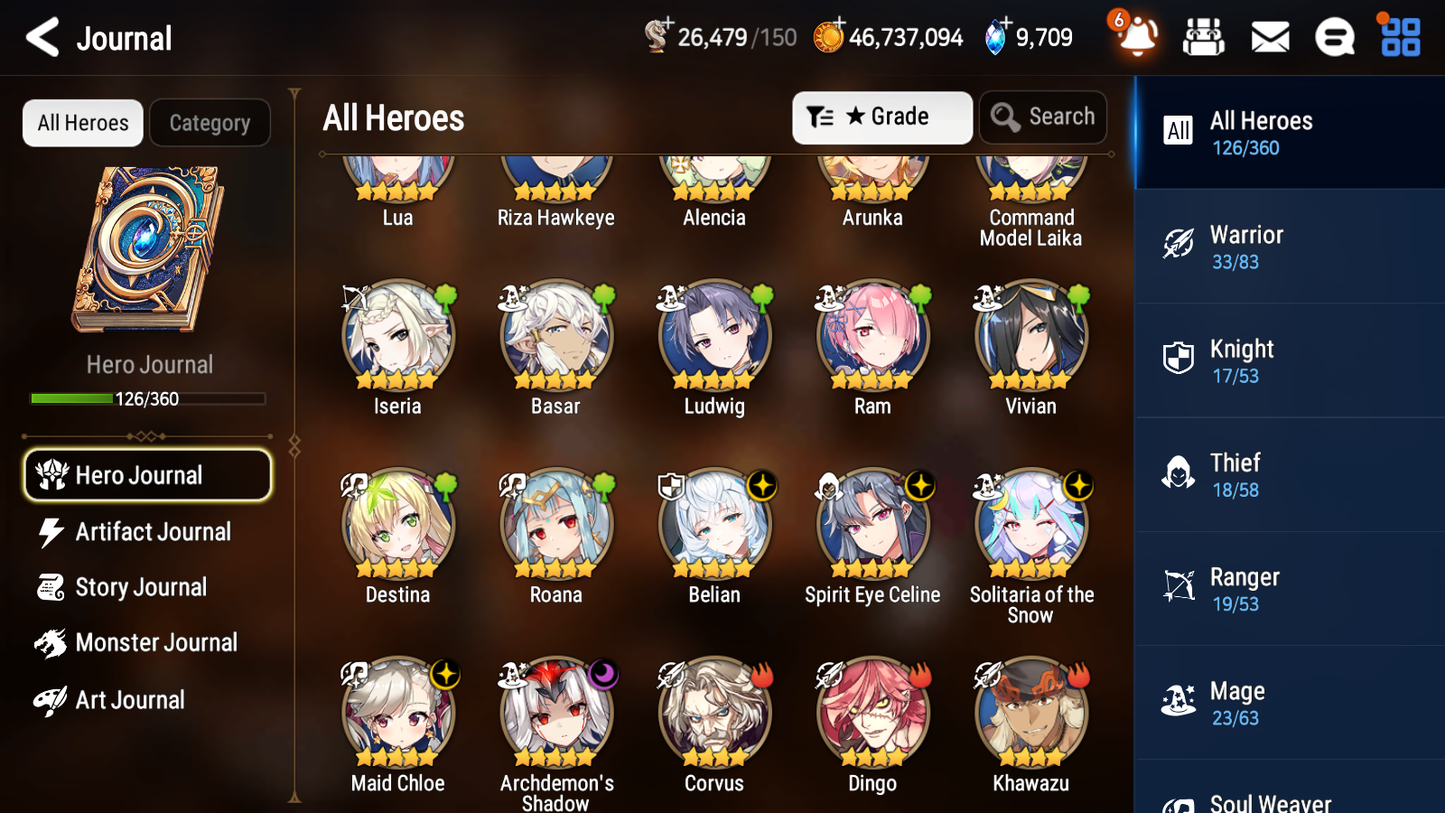Click the Hero Journal progress bar
The height and width of the screenshot is (813, 1445).
pos(148,397)
